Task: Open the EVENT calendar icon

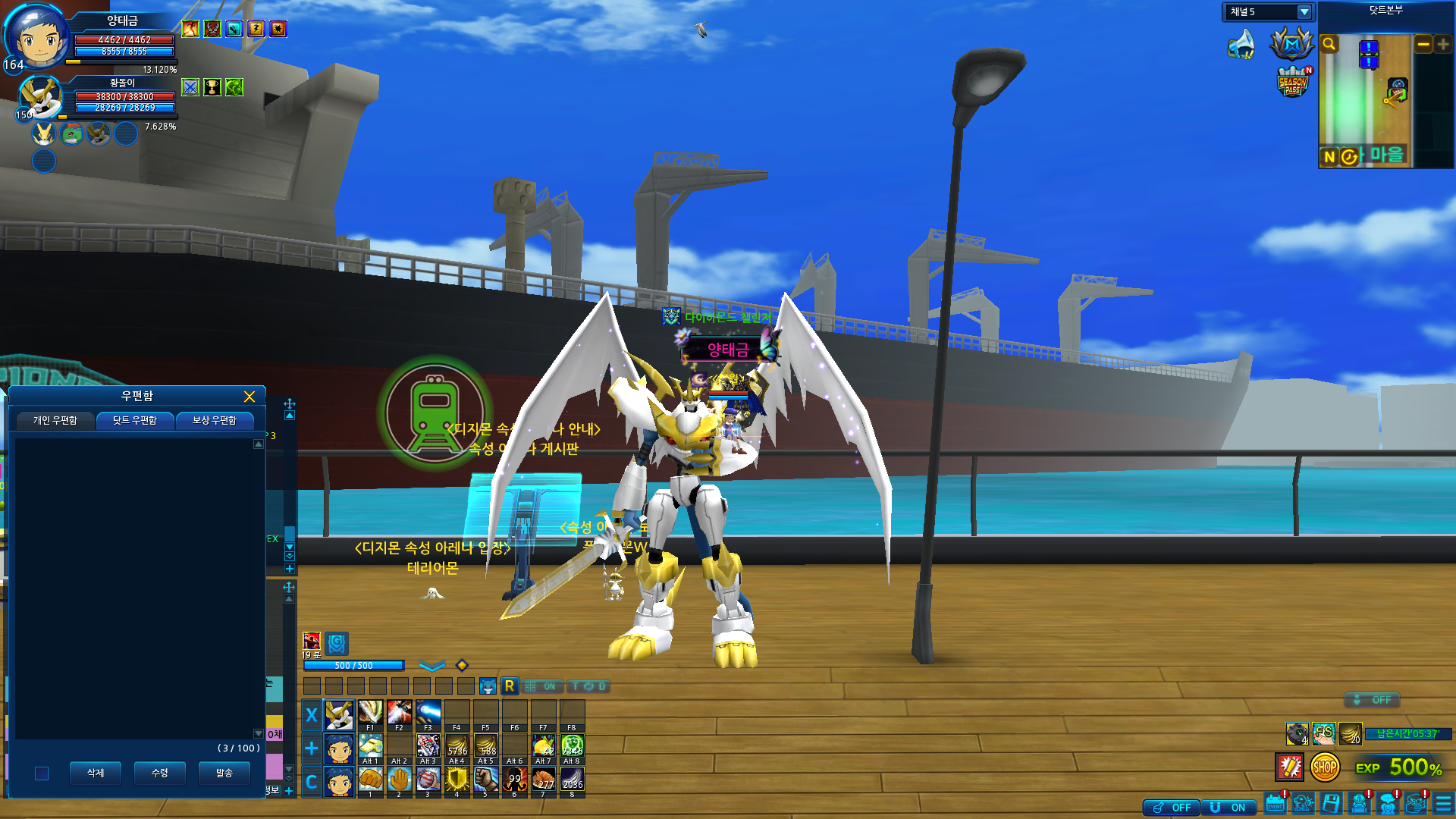Action: pos(1276,803)
